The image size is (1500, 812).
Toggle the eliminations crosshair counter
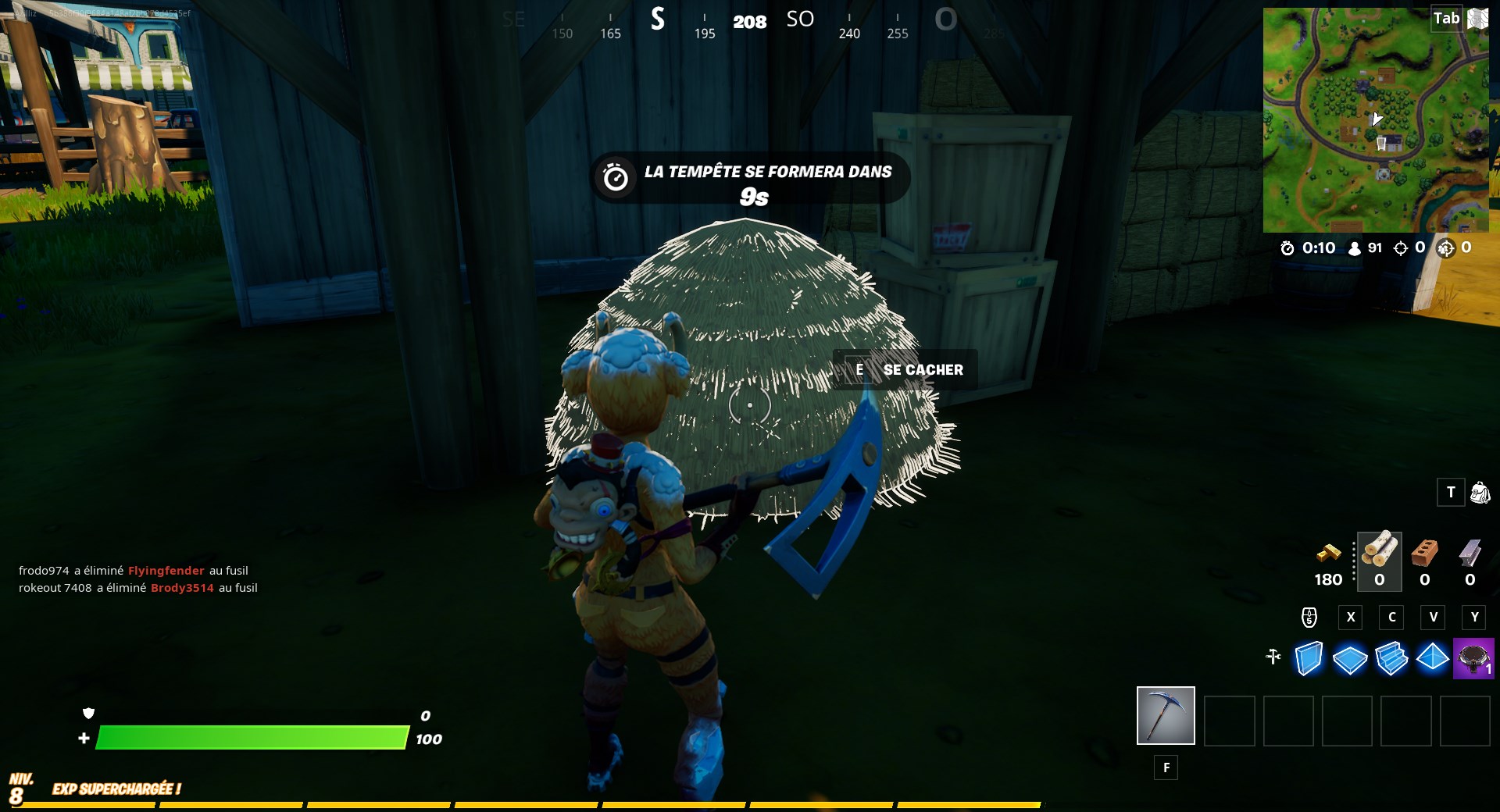(1404, 248)
